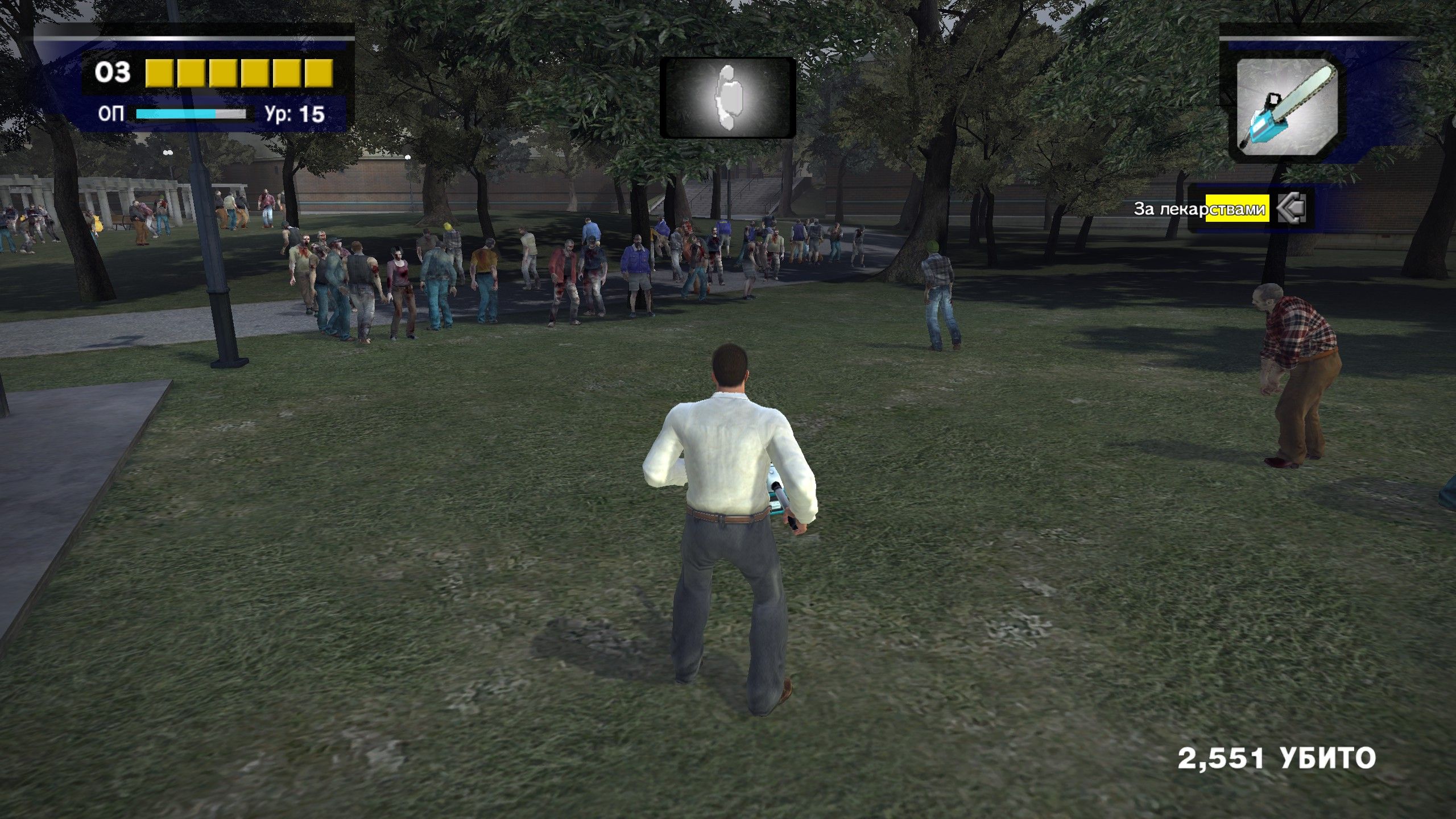Click the first yellow health square
This screenshot has width=1456, height=819.
tap(160, 73)
